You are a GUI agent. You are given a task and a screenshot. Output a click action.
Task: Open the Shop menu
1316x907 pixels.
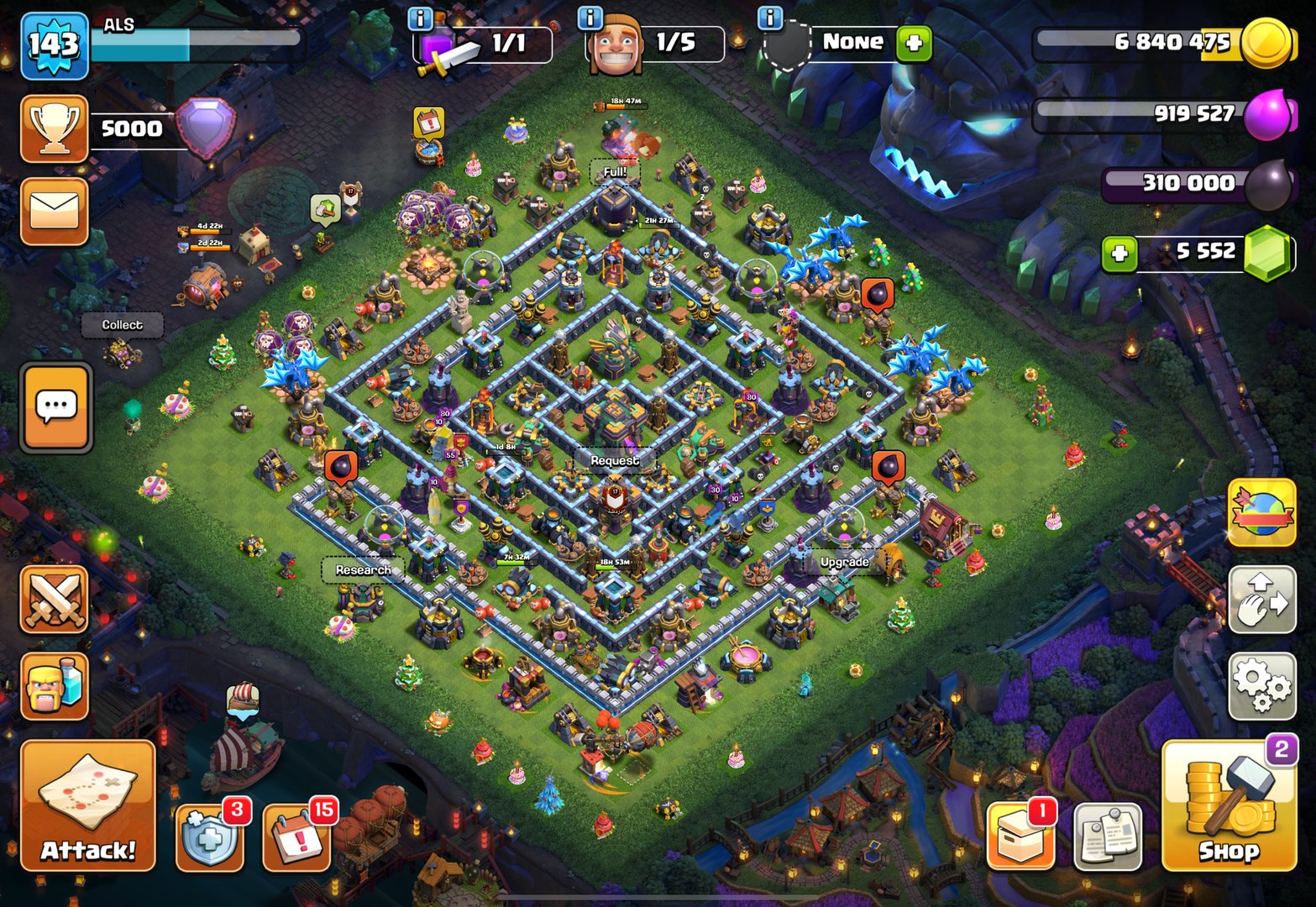coord(1229,808)
